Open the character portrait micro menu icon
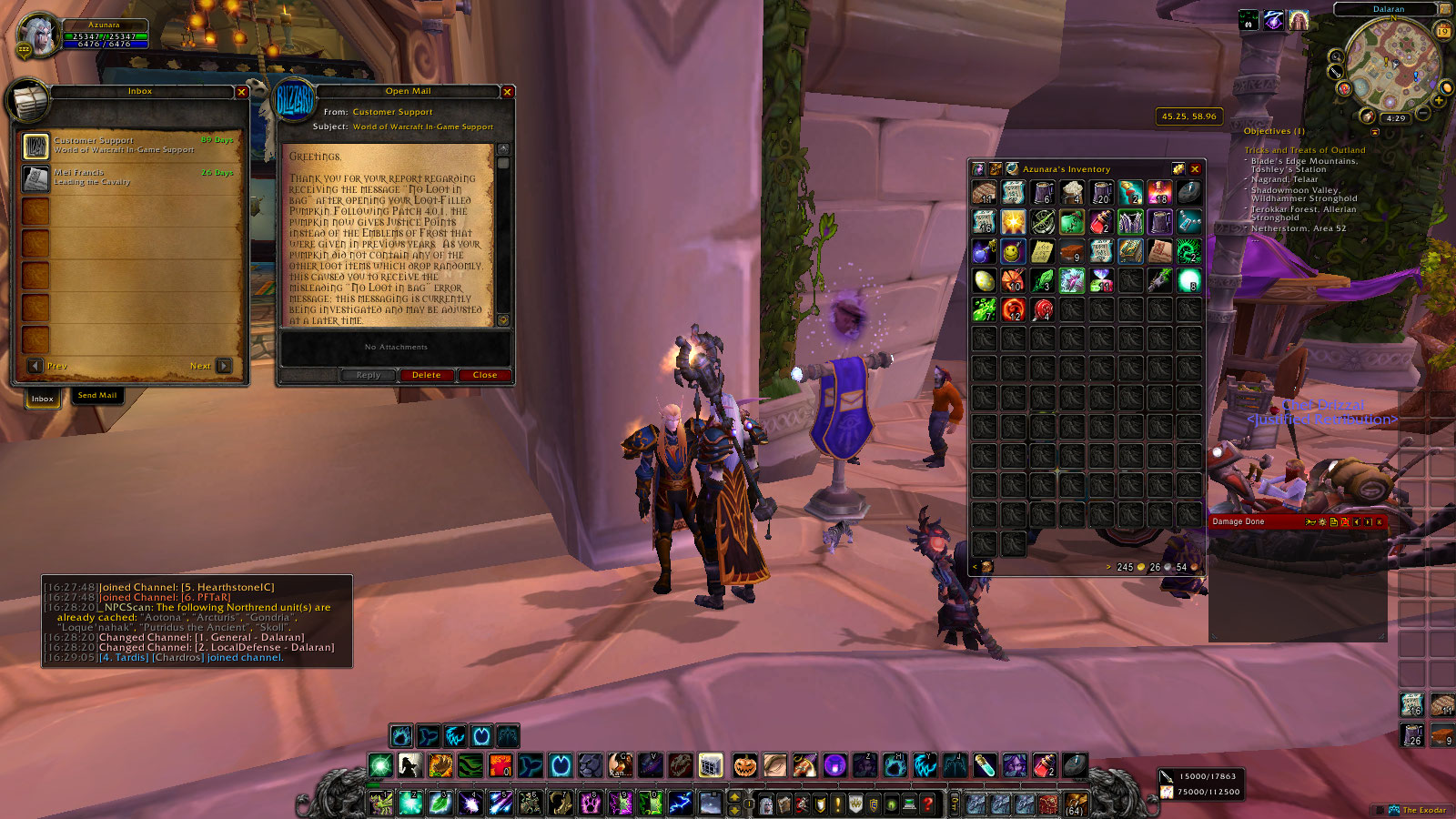Viewport: 1456px width, 819px height. coord(766,804)
